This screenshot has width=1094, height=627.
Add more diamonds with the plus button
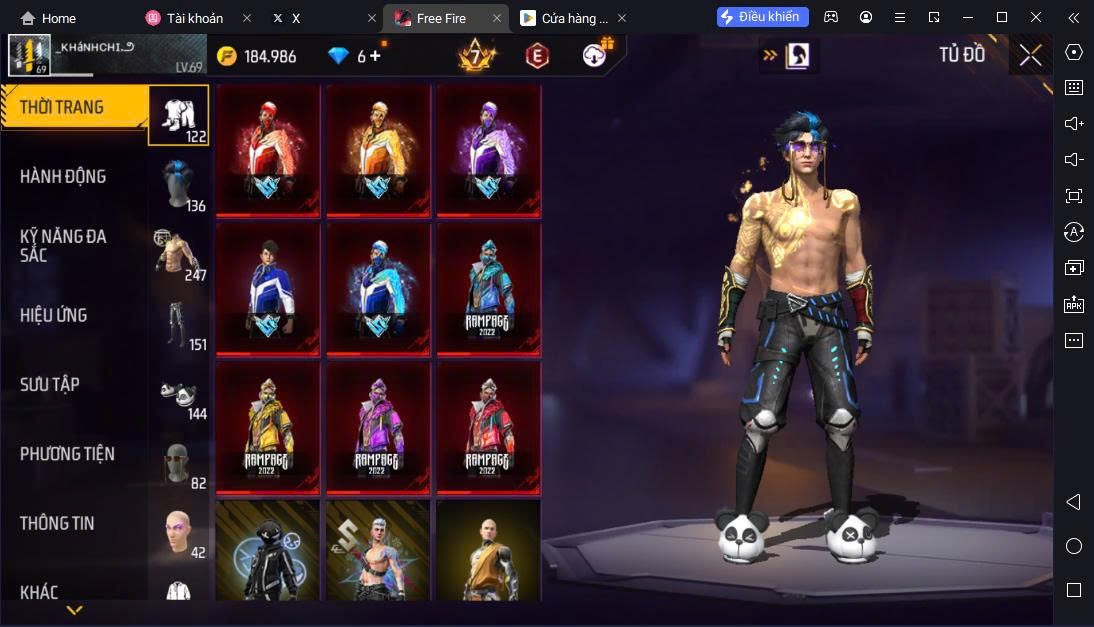pyautogui.click(x=375, y=56)
